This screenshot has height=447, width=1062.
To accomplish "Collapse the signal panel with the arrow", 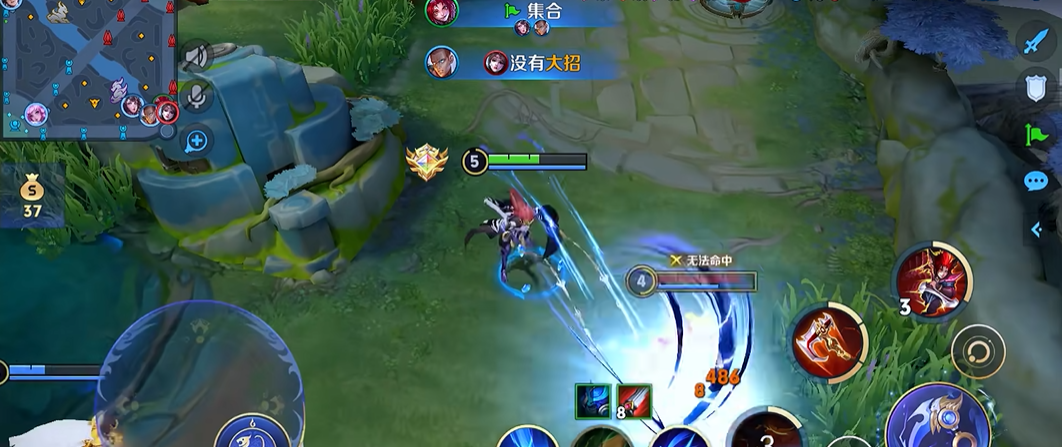I will [x=1037, y=229].
